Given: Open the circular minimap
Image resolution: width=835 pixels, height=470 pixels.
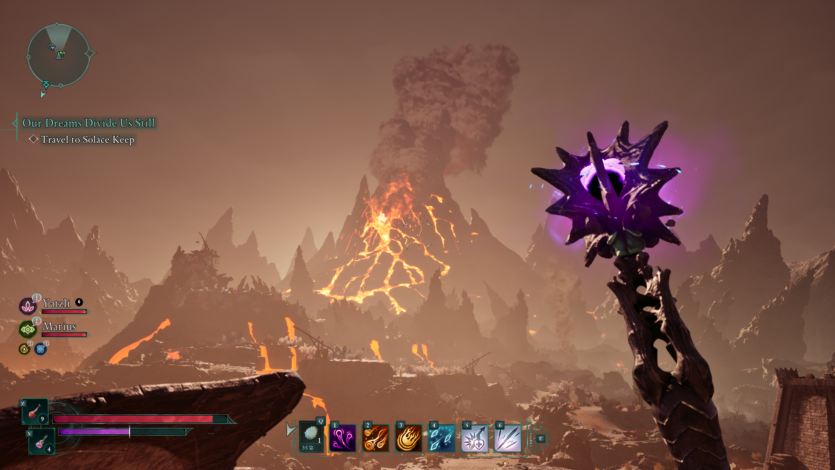Looking at the screenshot, I should point(59,54).
